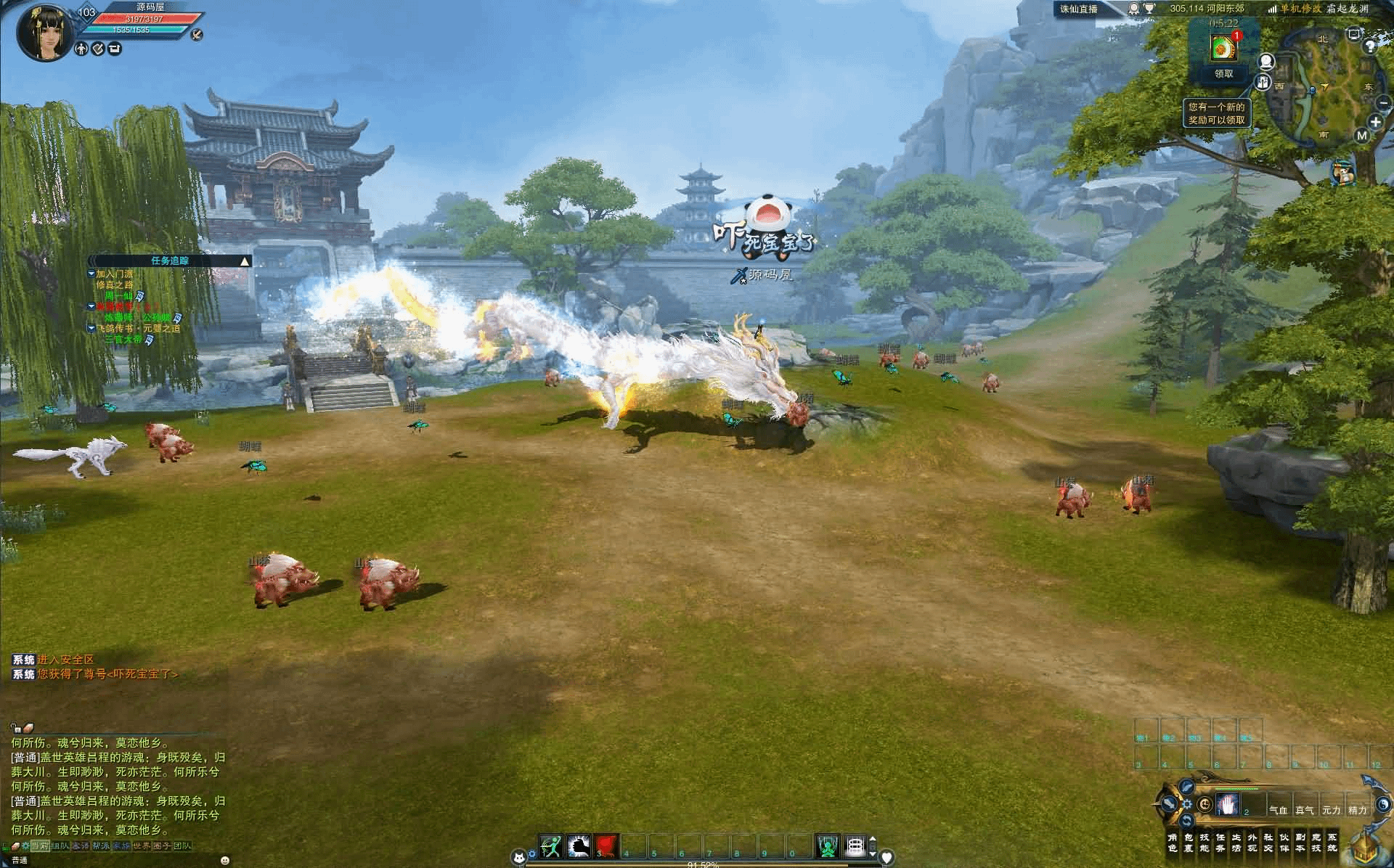Viewport: 1394px width, 868px height.
Task: Open the 系统 system menu
Action: [x=1332, y=843]
